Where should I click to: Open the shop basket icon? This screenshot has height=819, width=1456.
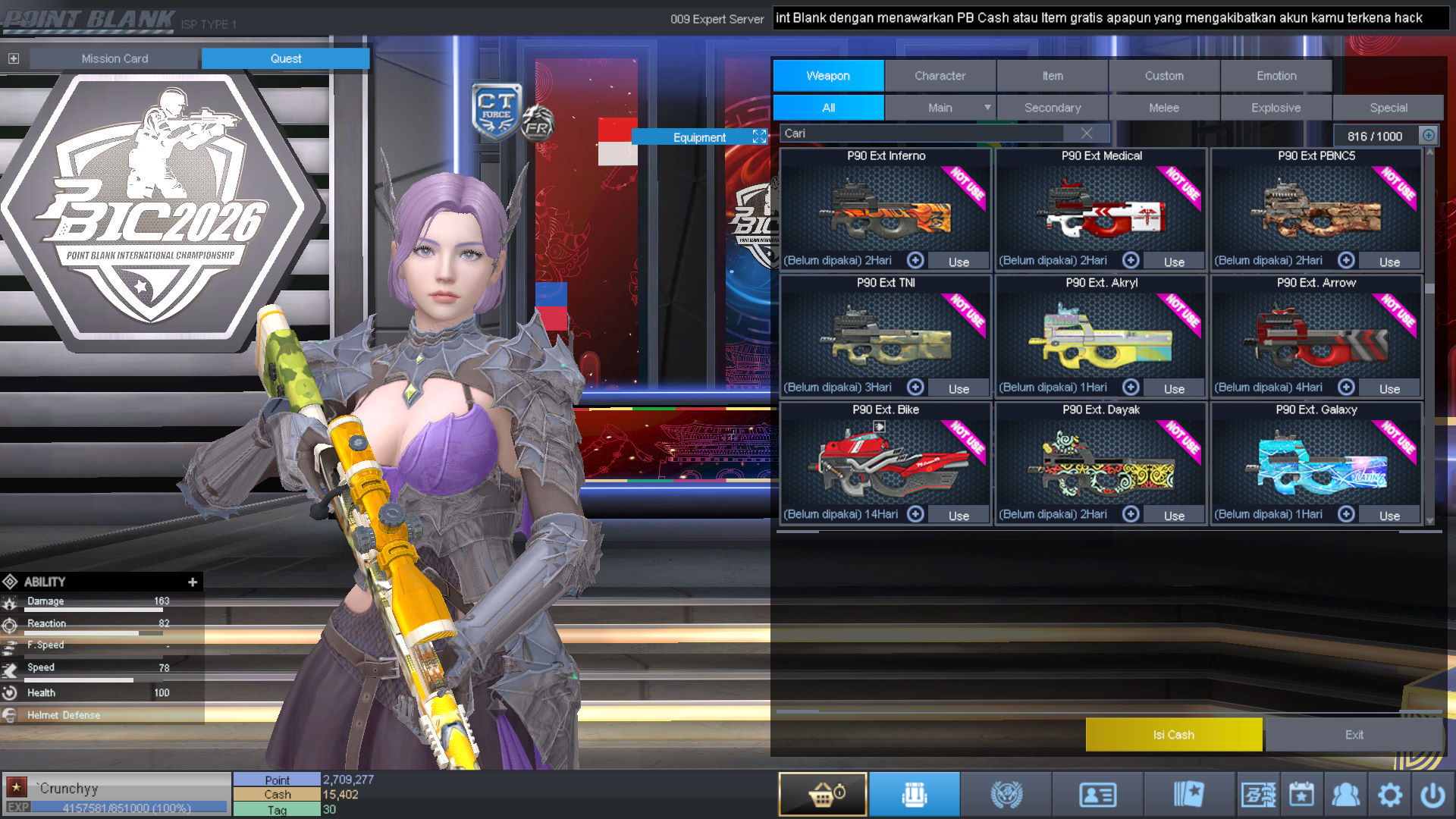(x=823, y=795)
